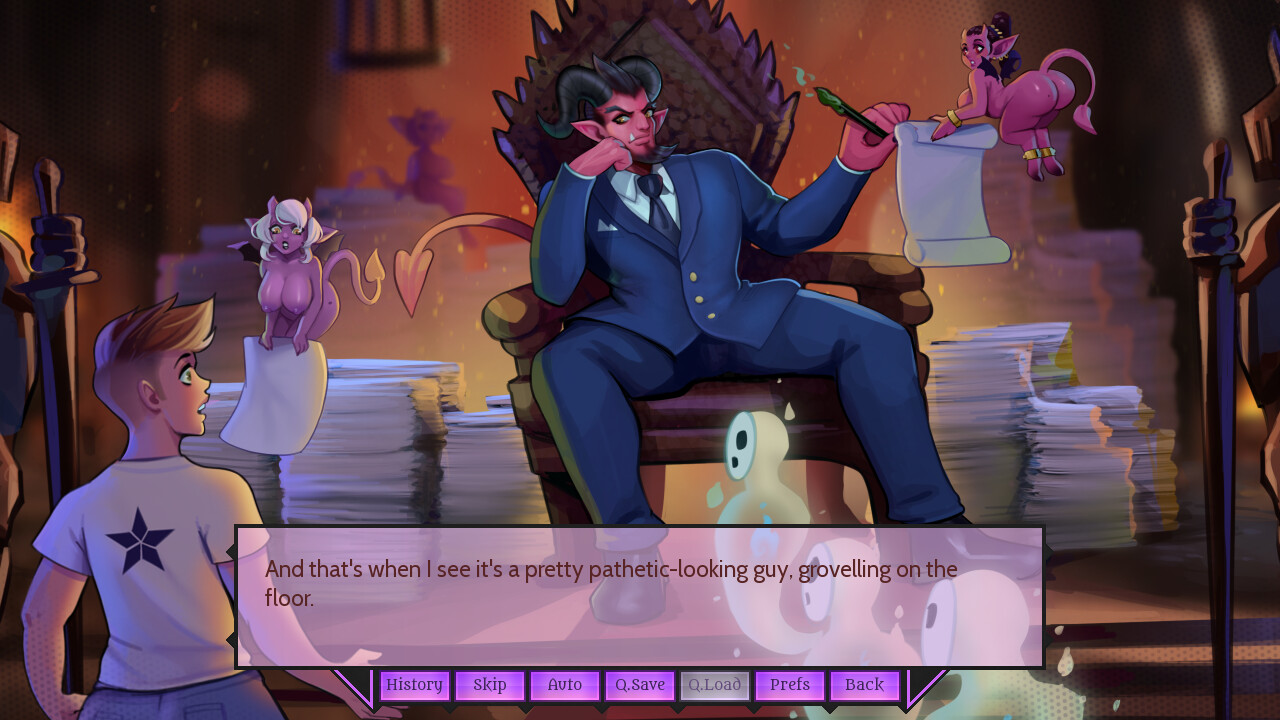
Task: Perform a Q.Save quick save
Action: (639, 685)
